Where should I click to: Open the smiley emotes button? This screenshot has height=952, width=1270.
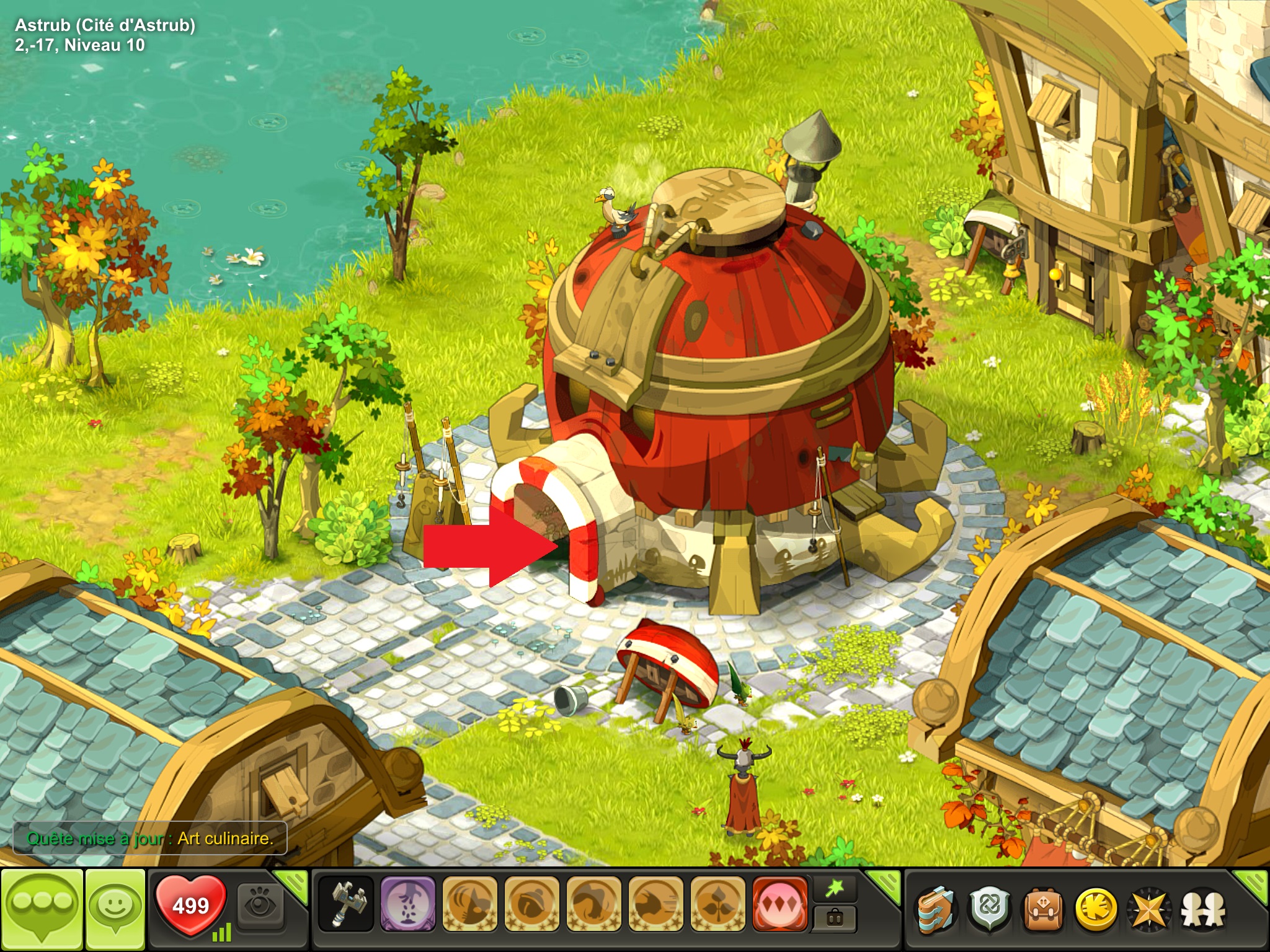[x=115, y=909]
